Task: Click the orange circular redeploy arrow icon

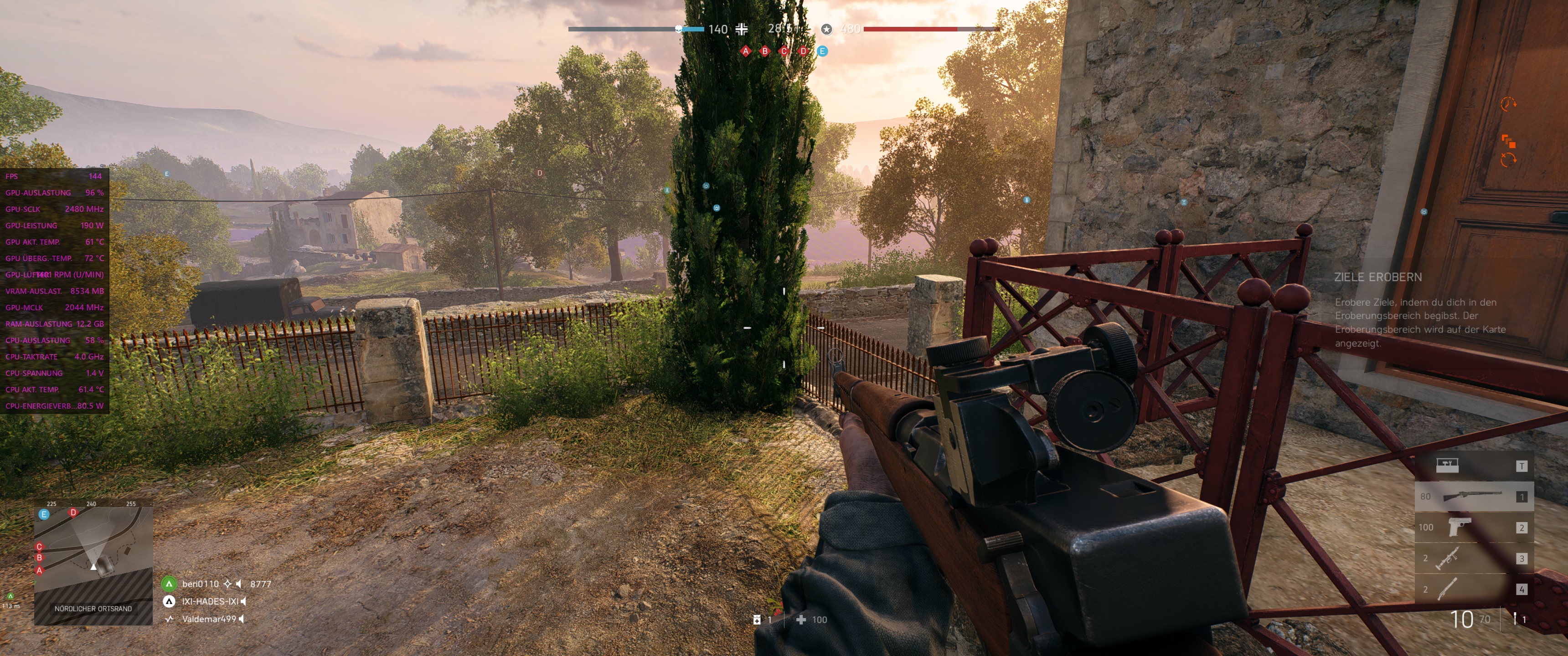Action: (x=1509, y=159)
